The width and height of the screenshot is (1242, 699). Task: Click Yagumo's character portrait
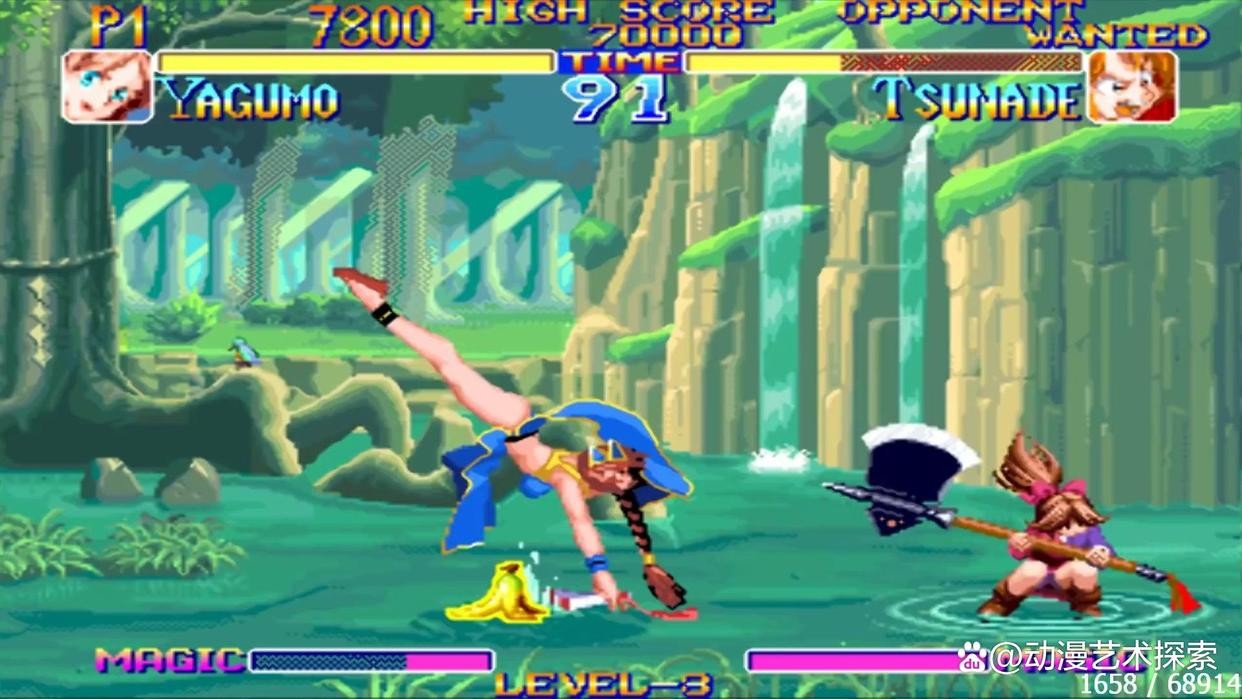click(x=108, y=86)
